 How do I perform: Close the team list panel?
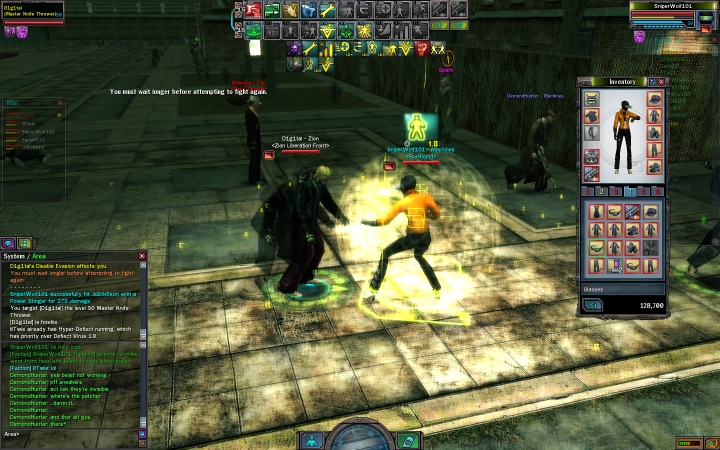(60, 102)
